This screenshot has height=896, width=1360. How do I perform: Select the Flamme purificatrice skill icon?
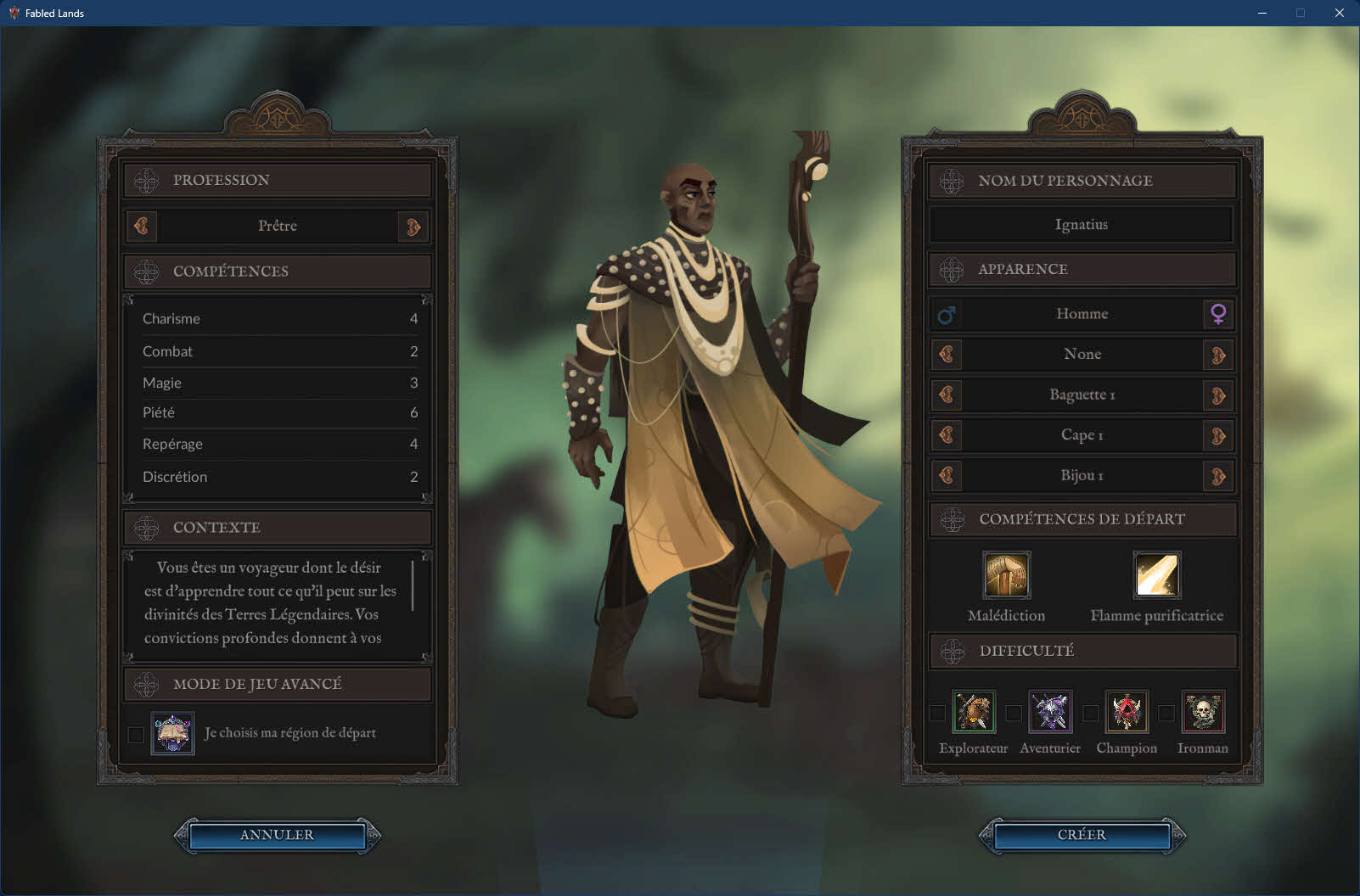pos(1156,575)
